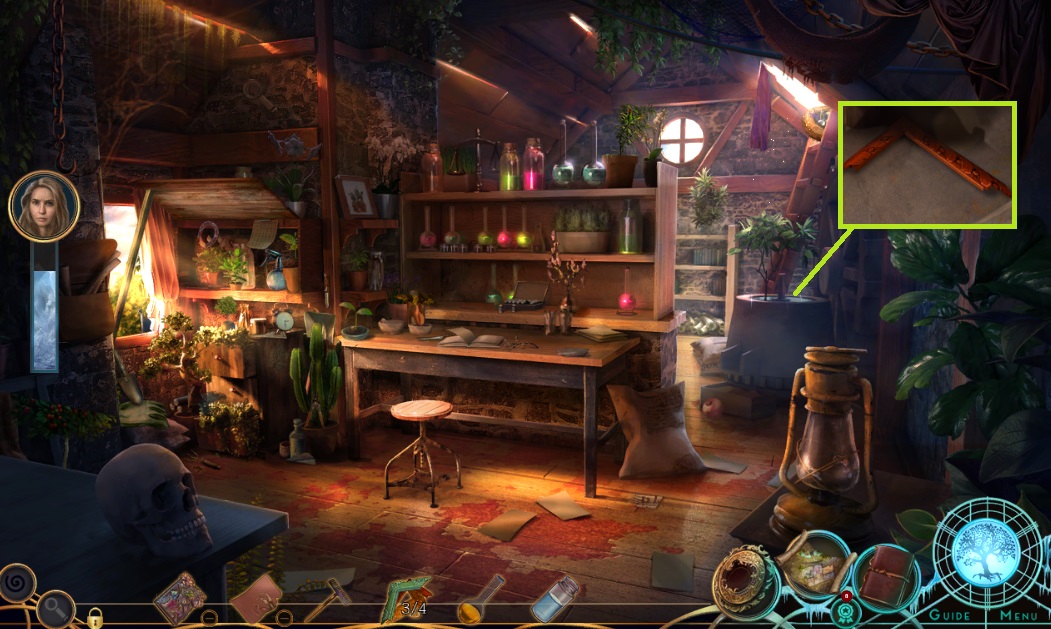1051x629 pixels.
Task: Select the green frame pieces (3/4) item
Action: 408,599
